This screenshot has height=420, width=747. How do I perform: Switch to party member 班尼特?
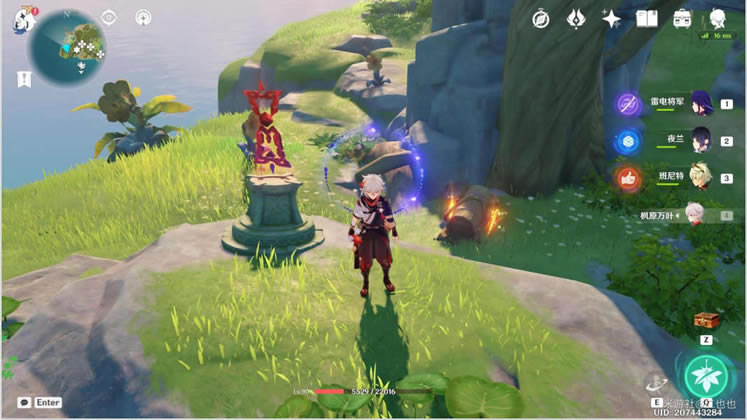point(701,177)
